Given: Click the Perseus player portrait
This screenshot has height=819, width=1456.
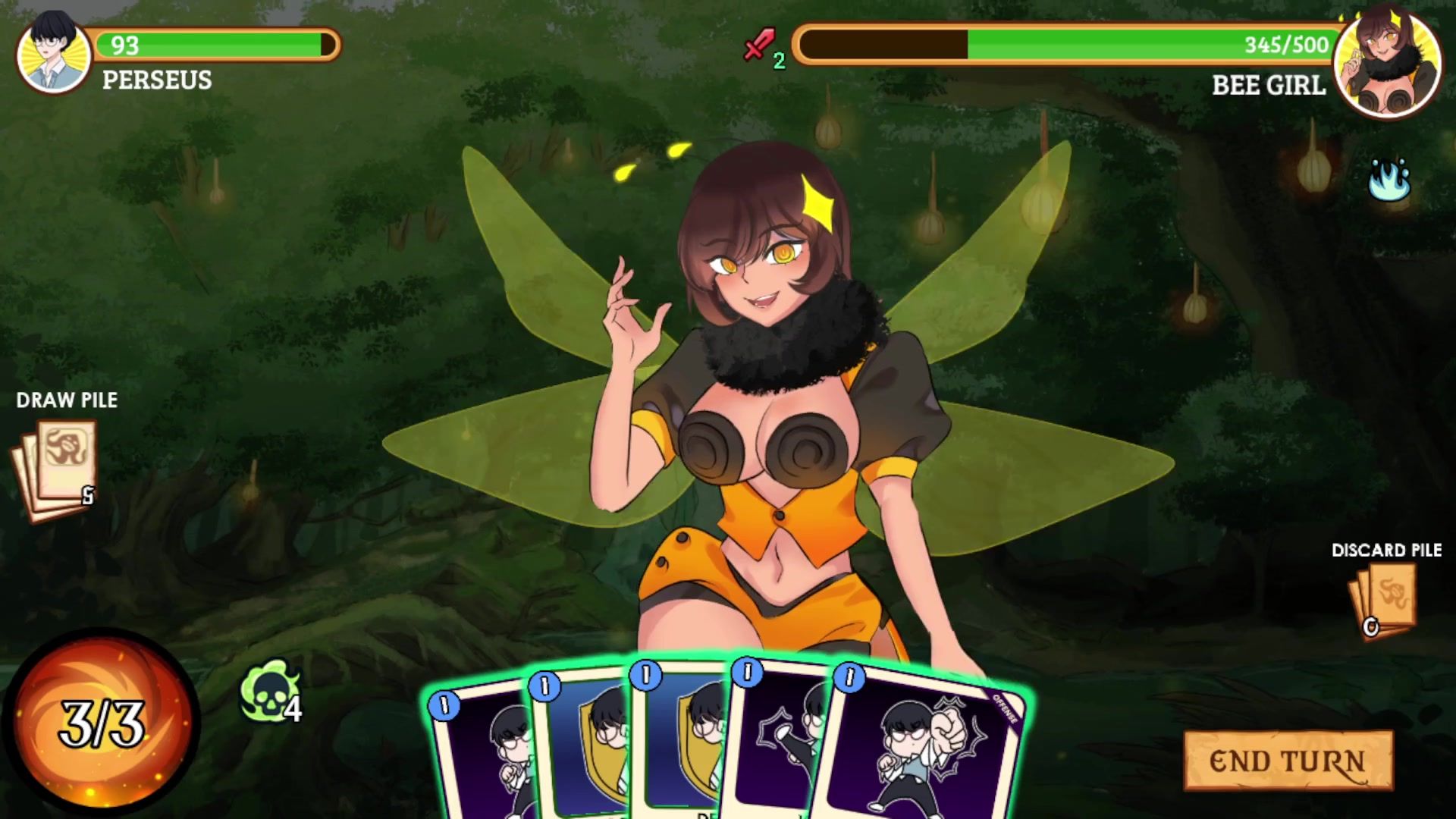Looking at the screenshot, I should click(53, 53).
